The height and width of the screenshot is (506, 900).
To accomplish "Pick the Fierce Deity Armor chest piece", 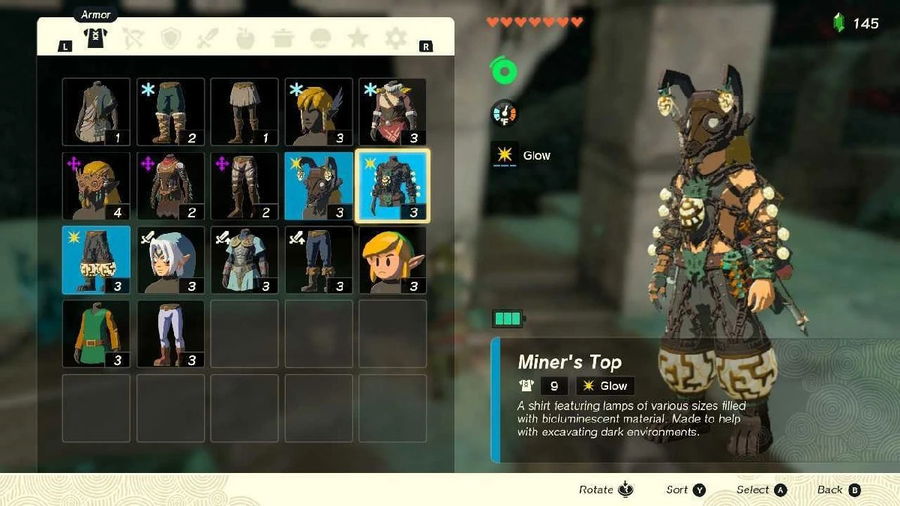I will click(245, 260).
